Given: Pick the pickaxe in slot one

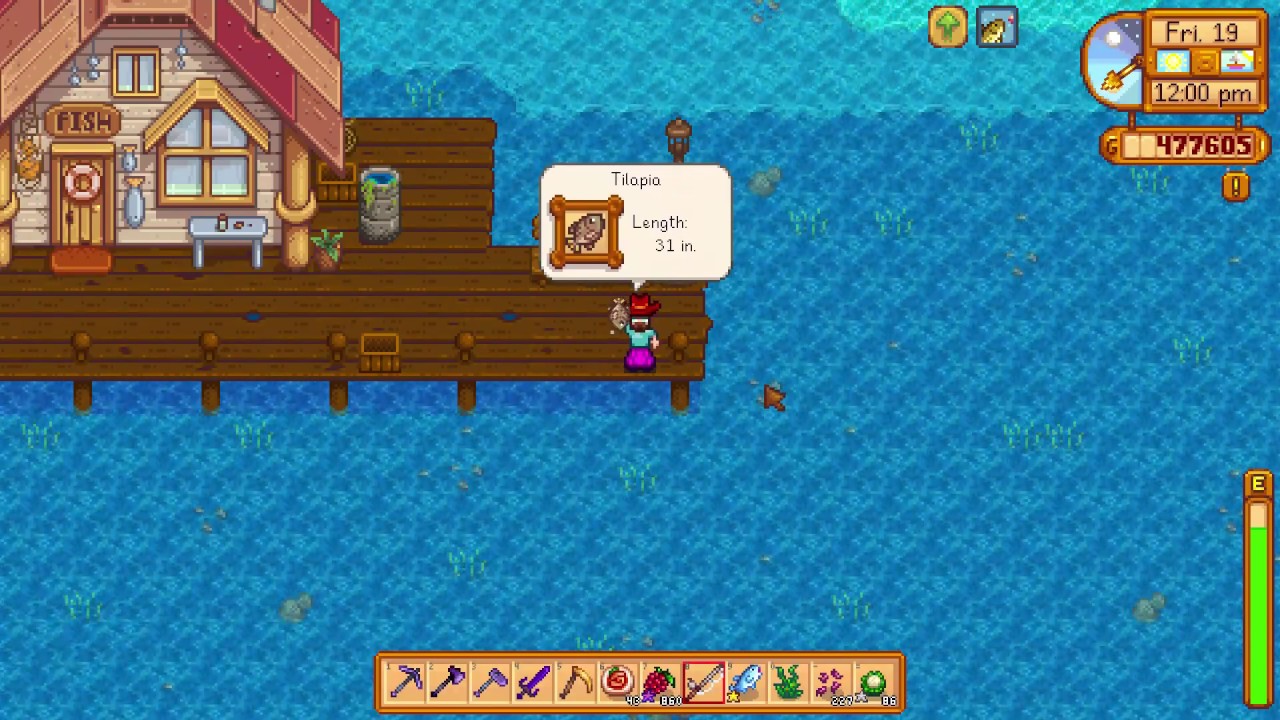Looking at the screenshot, I should [x=406, y=681].
